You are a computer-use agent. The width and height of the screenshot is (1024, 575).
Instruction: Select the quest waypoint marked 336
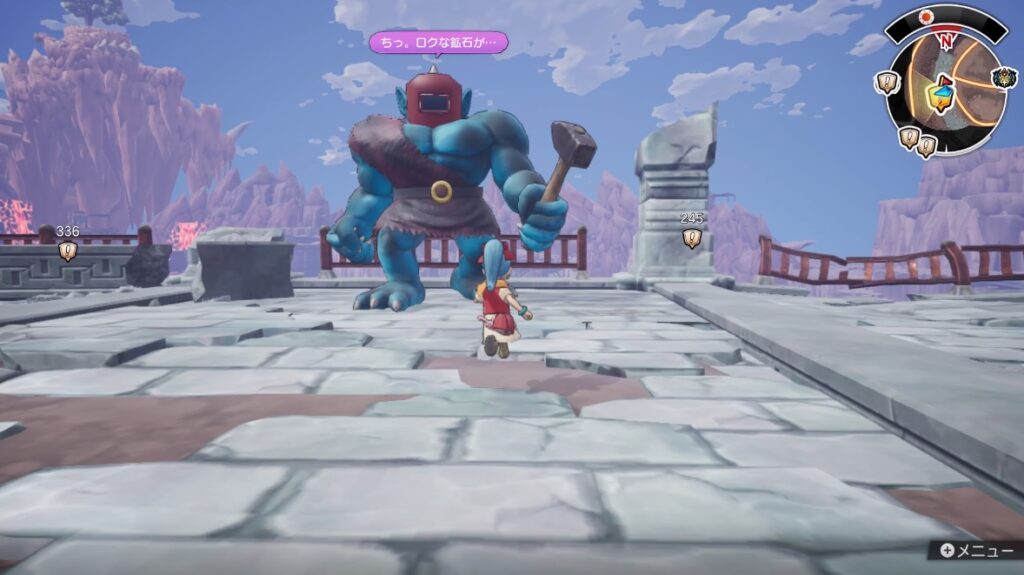point(67,251)
